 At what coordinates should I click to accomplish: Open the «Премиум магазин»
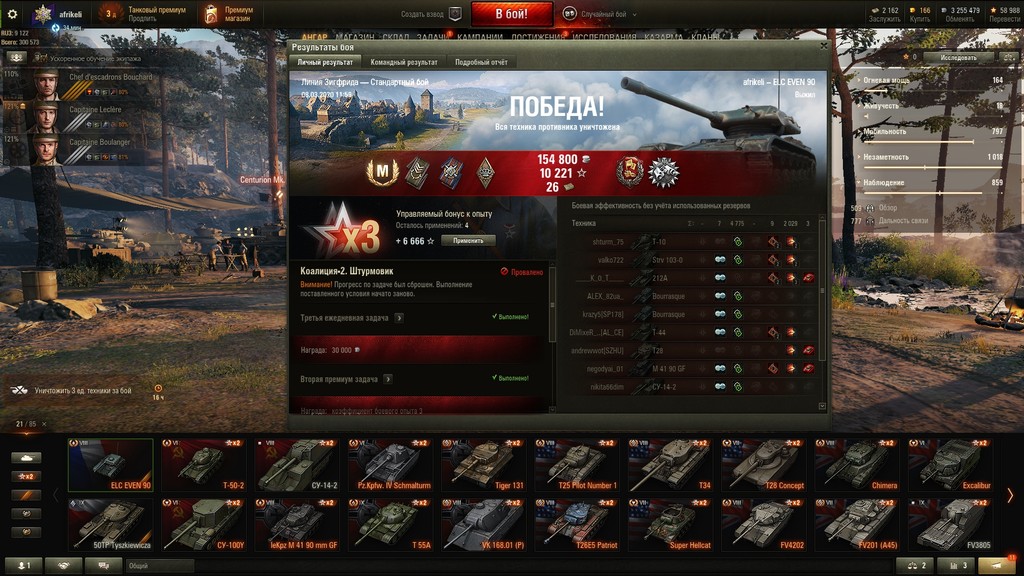pos(228,14)
